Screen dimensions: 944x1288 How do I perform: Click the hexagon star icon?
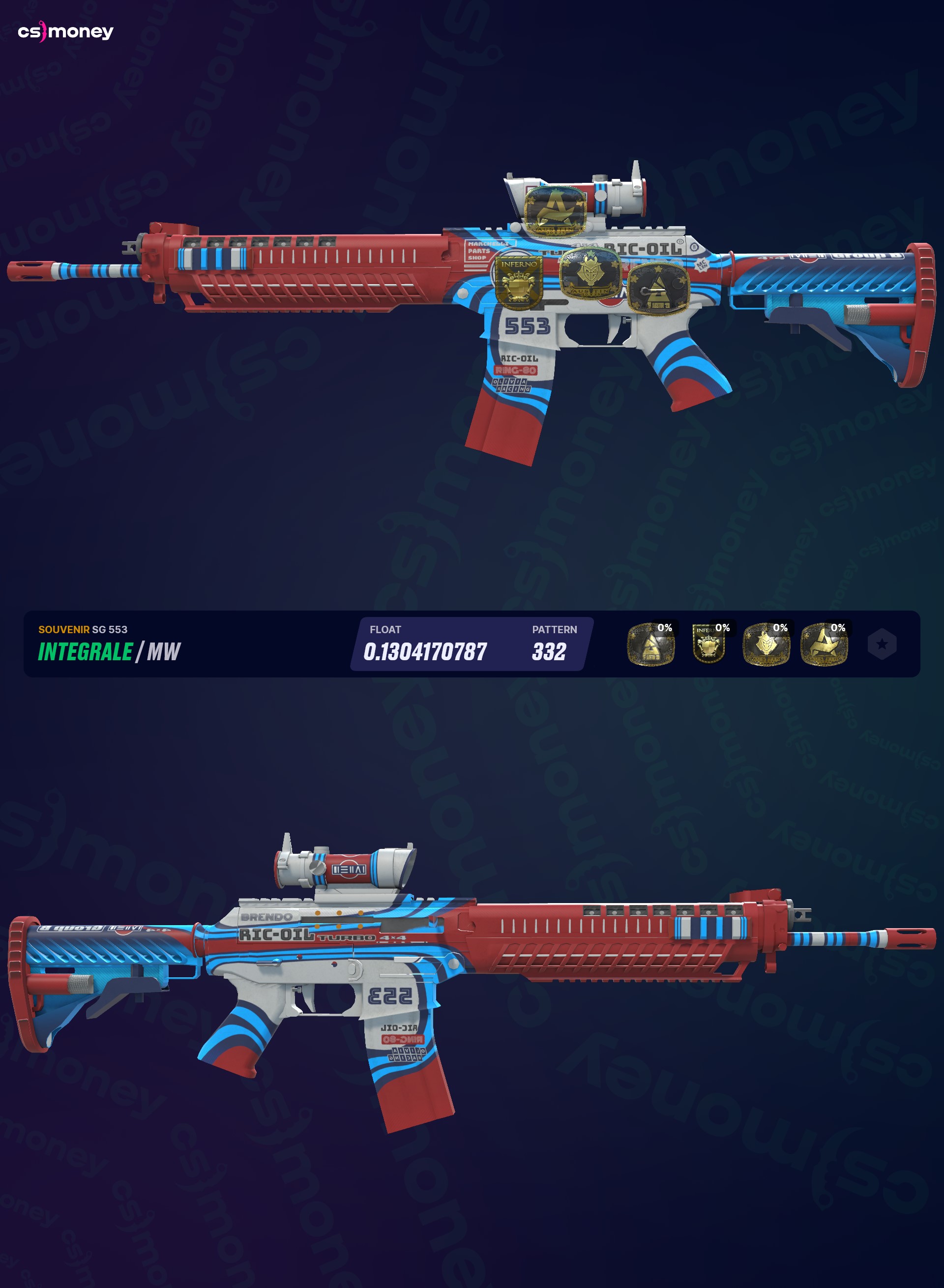[882, 644]
